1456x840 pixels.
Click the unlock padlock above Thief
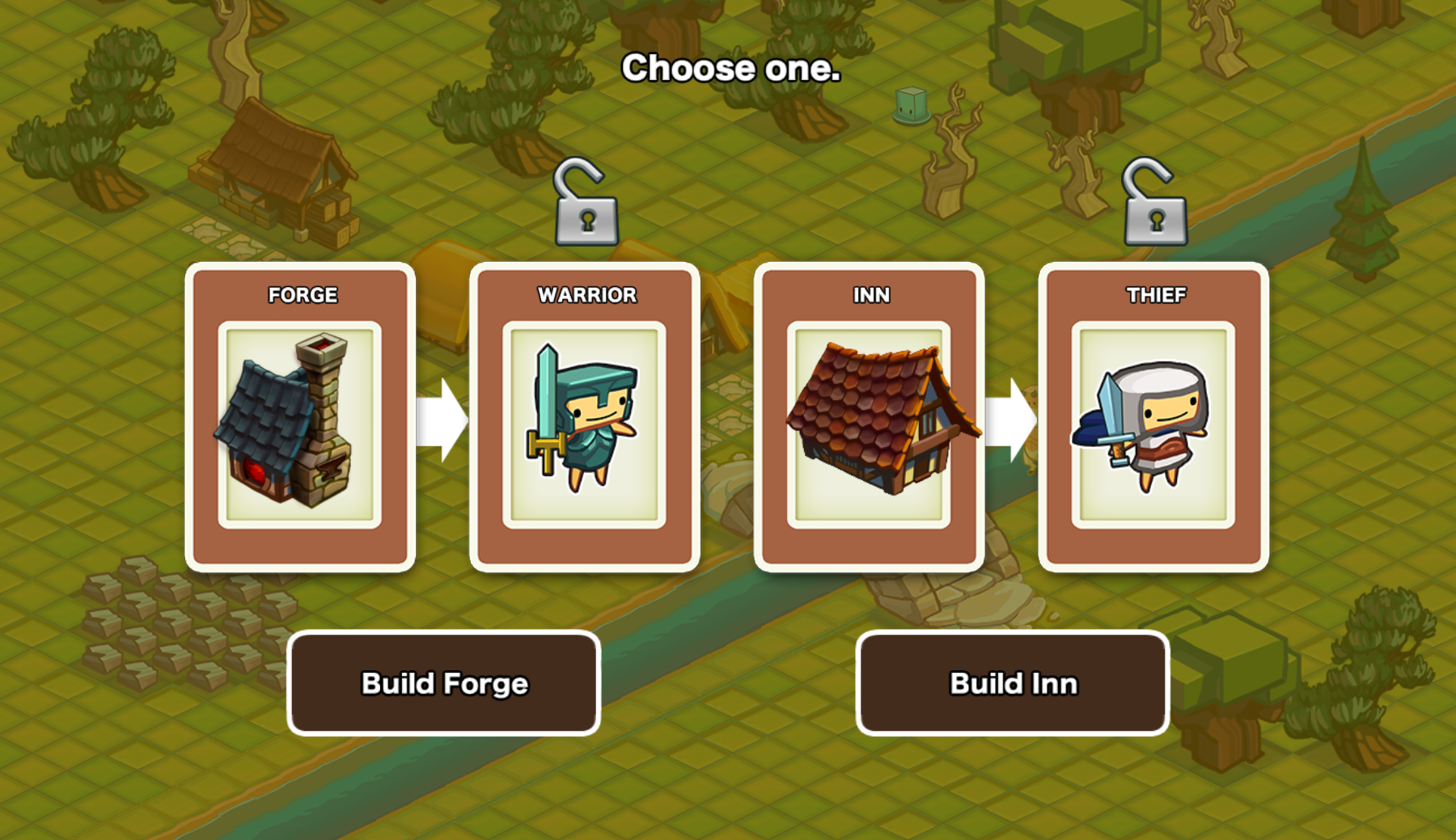click(1155, 205)
